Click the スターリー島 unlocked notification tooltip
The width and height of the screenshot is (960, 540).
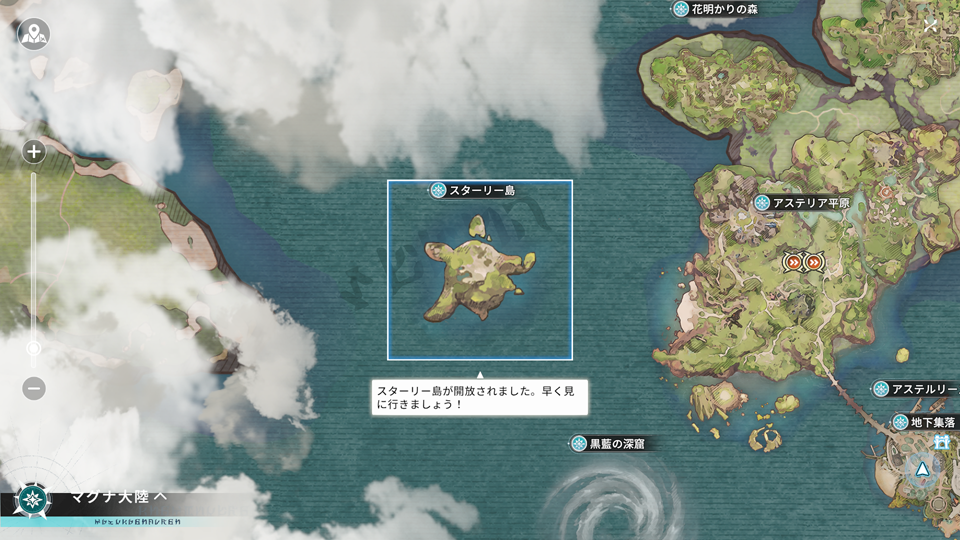tap(479, 397)
